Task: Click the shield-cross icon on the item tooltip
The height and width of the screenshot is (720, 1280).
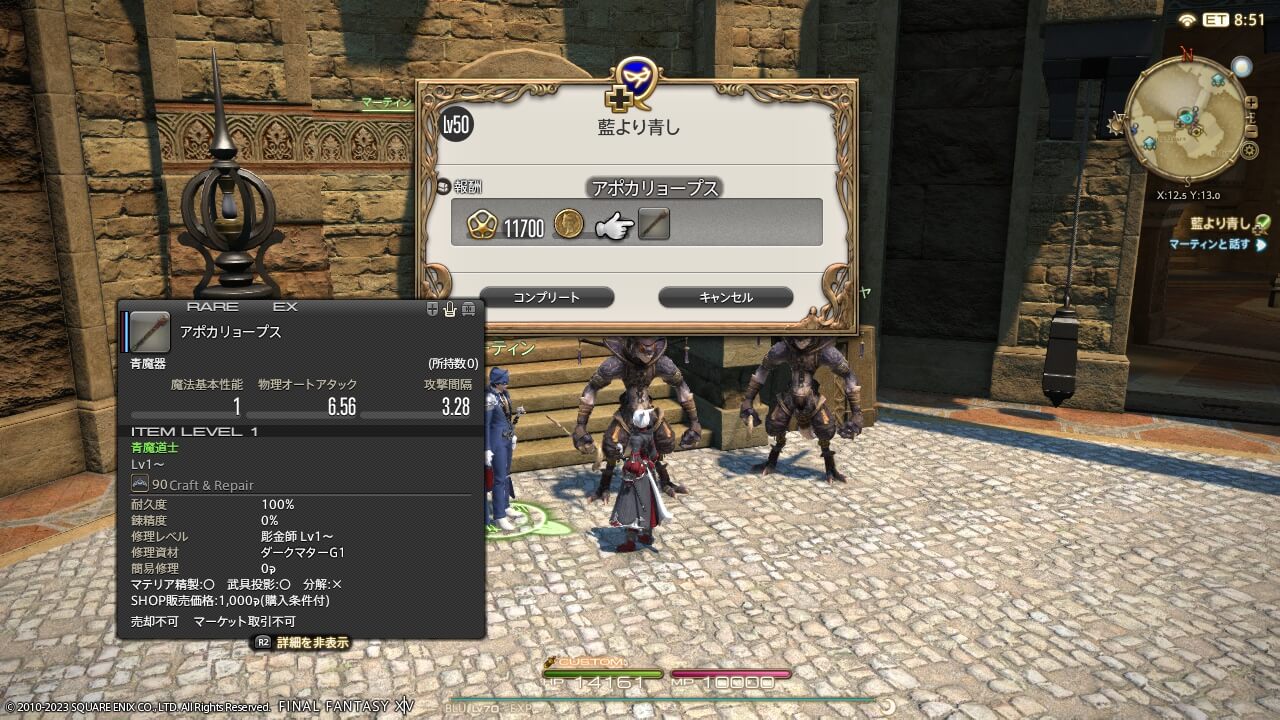Action: [432, 308]
